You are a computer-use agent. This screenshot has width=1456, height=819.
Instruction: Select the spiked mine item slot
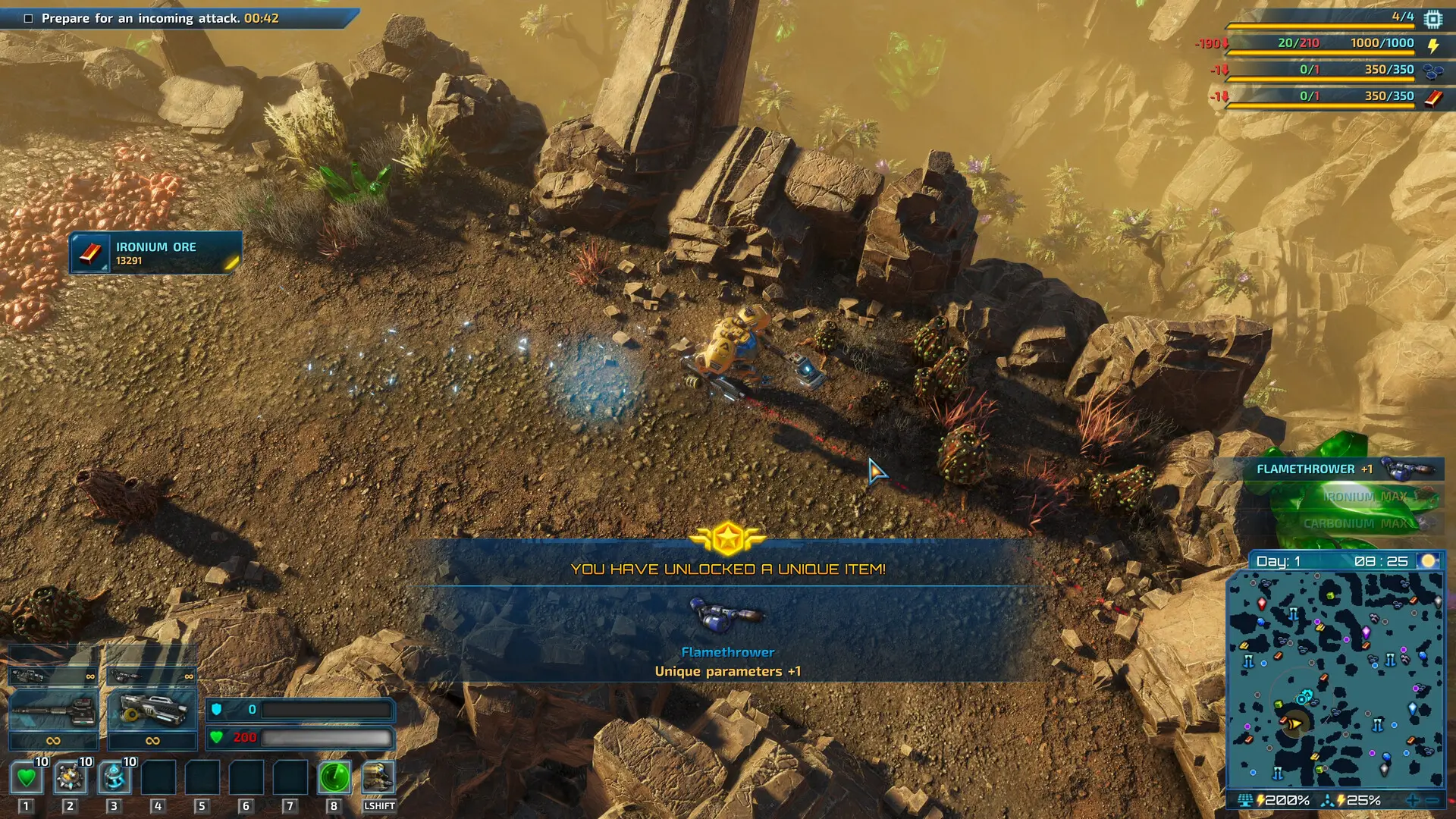pyautogui.click(x=71, y=777)
